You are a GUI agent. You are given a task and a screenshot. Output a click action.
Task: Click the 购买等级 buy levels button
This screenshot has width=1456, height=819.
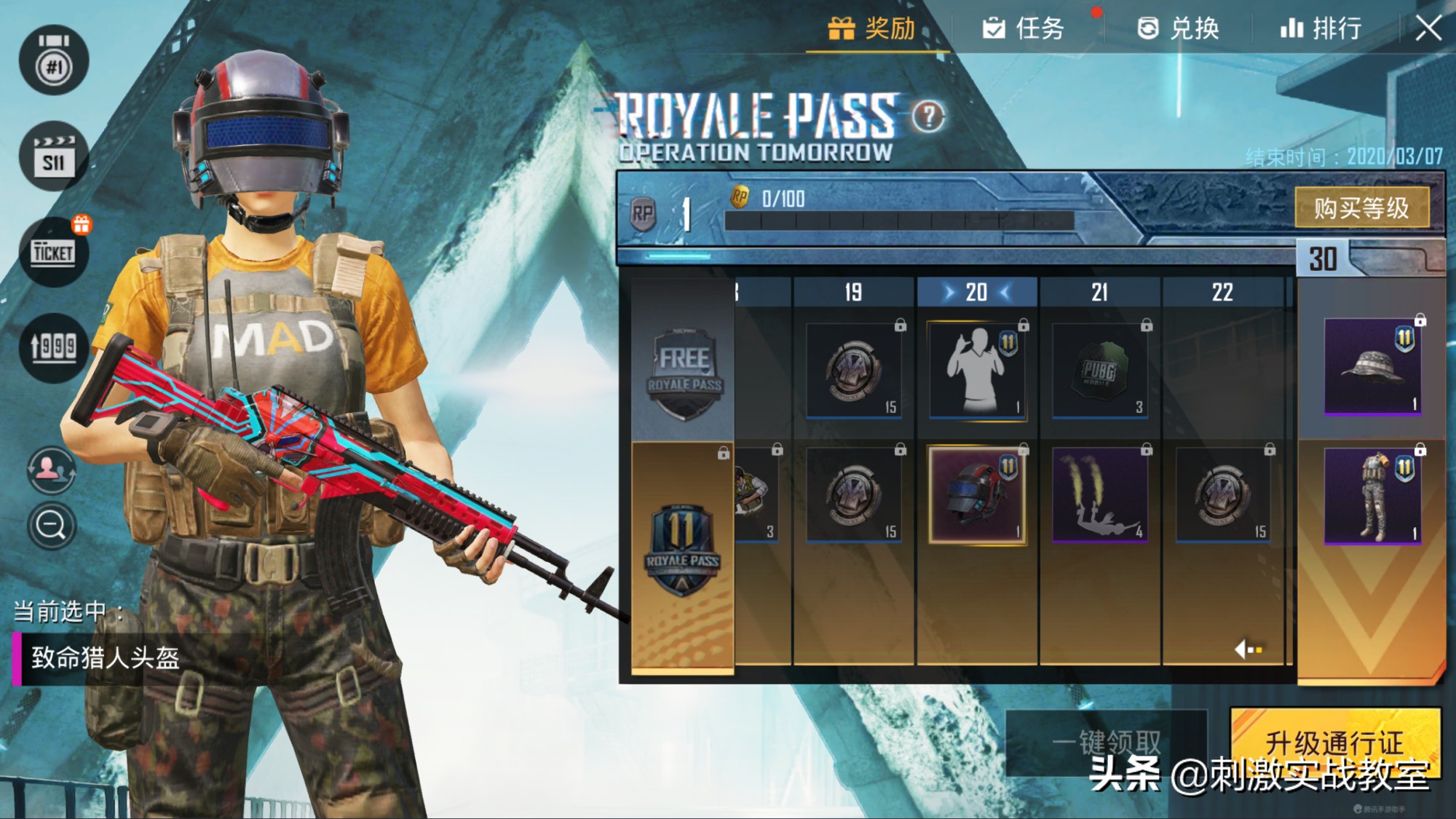pos(1361,208)
